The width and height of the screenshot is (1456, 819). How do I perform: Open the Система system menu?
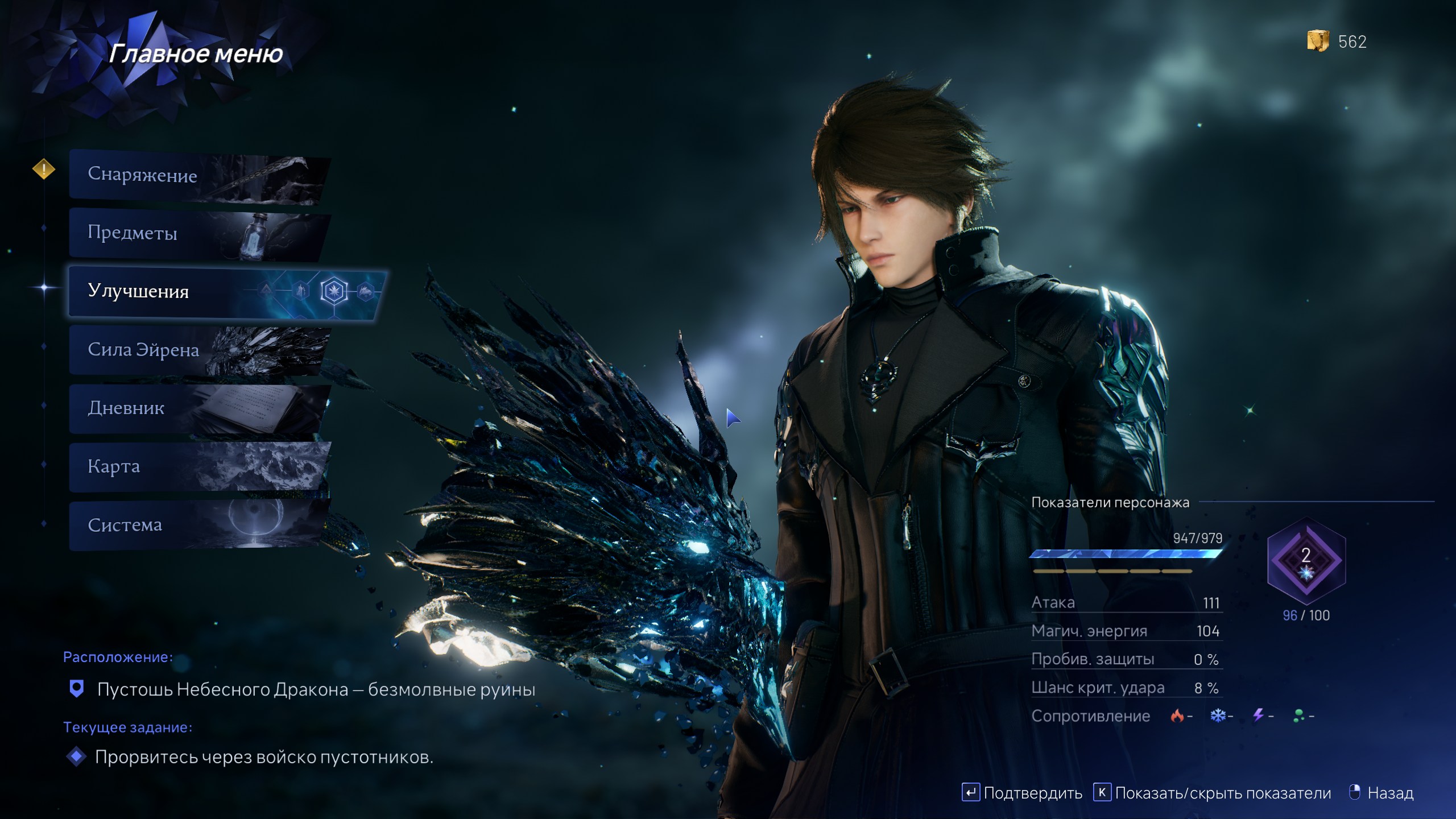[199, 525]
